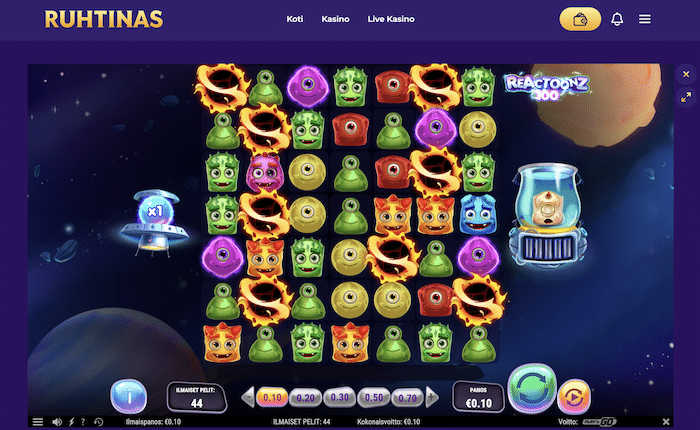Close the game with the X button
This screenshot has width=700, height=430.
tap(686, 74)
